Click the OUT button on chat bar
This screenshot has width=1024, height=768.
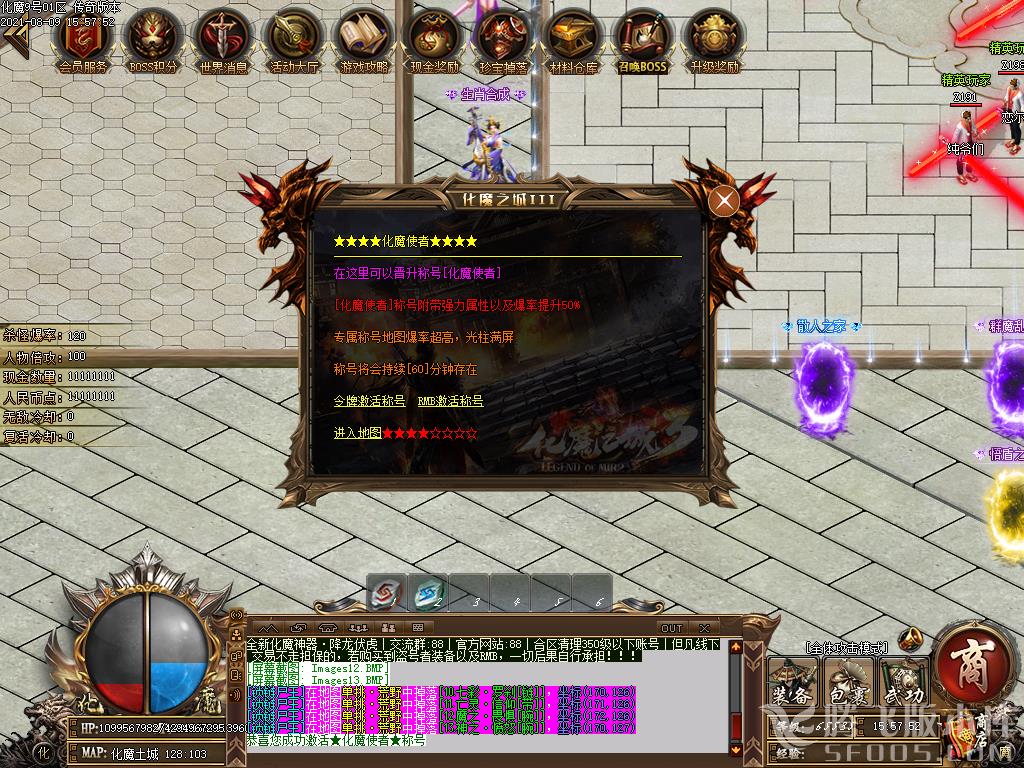(672, 628)
